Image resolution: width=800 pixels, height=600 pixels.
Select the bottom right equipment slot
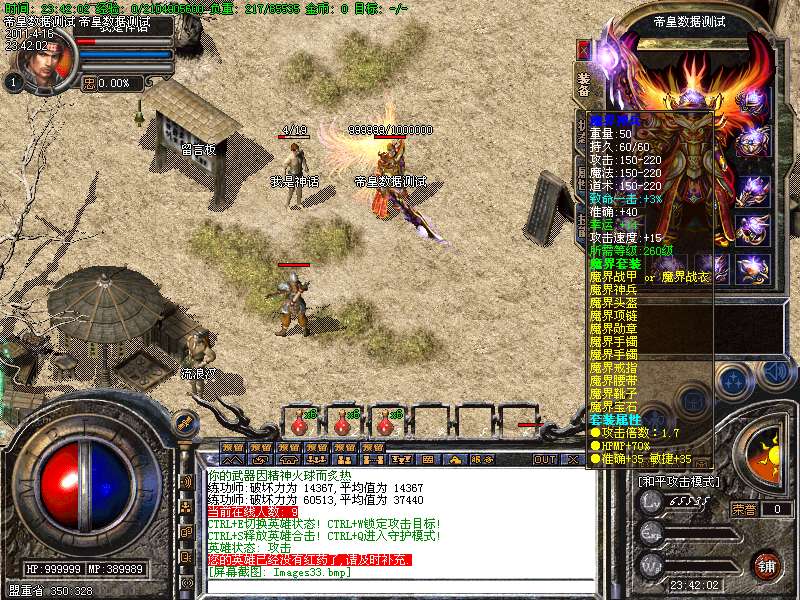coord(752,270)
